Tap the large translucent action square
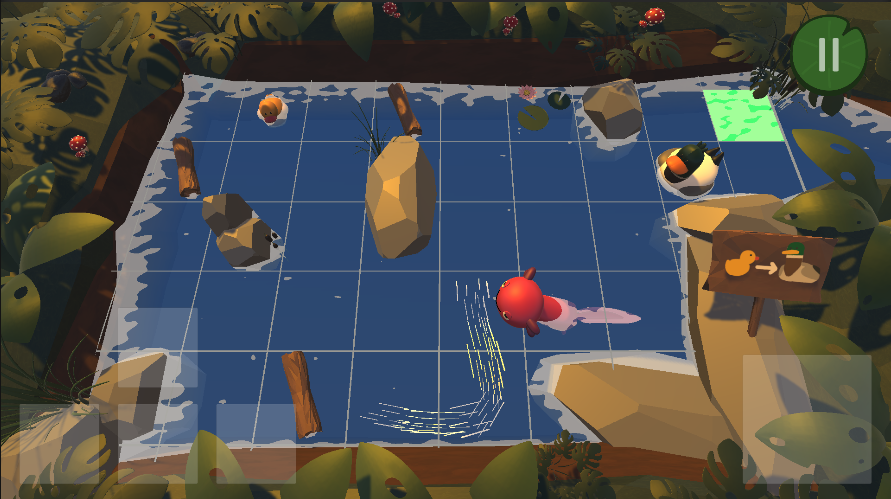 coord(807,419)
